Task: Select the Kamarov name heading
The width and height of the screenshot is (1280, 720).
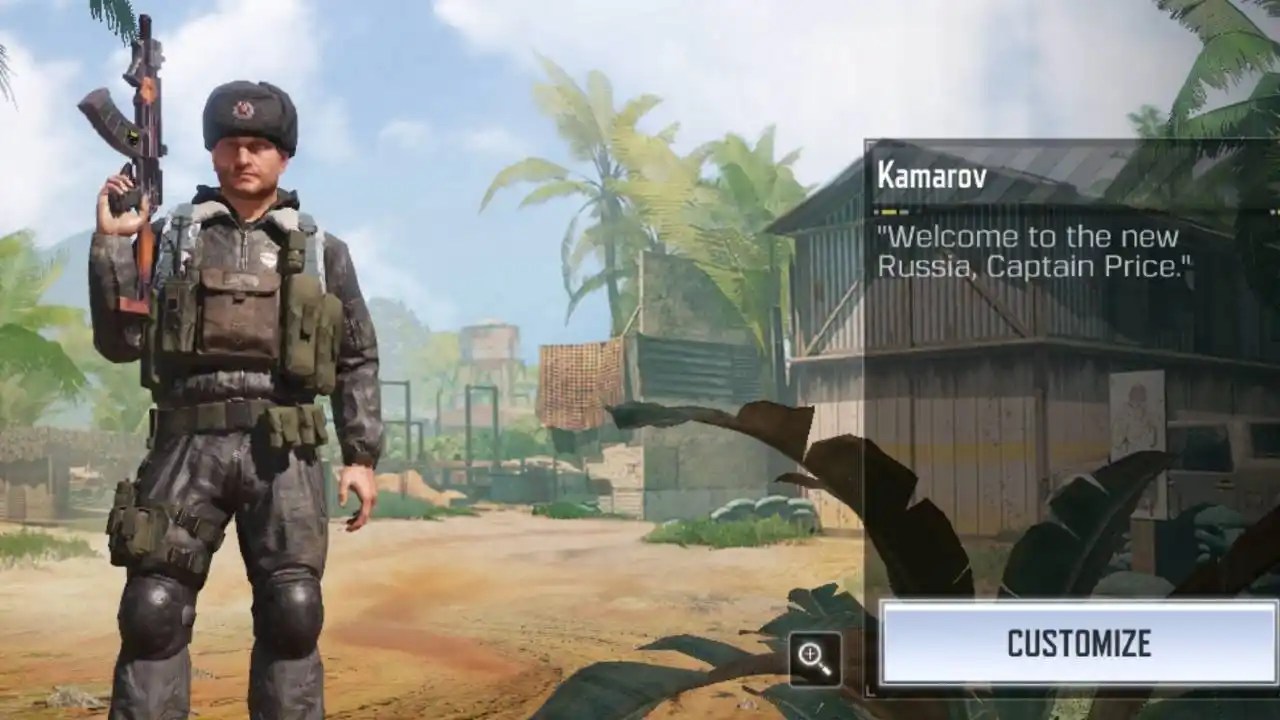Action: click(931, 175)
